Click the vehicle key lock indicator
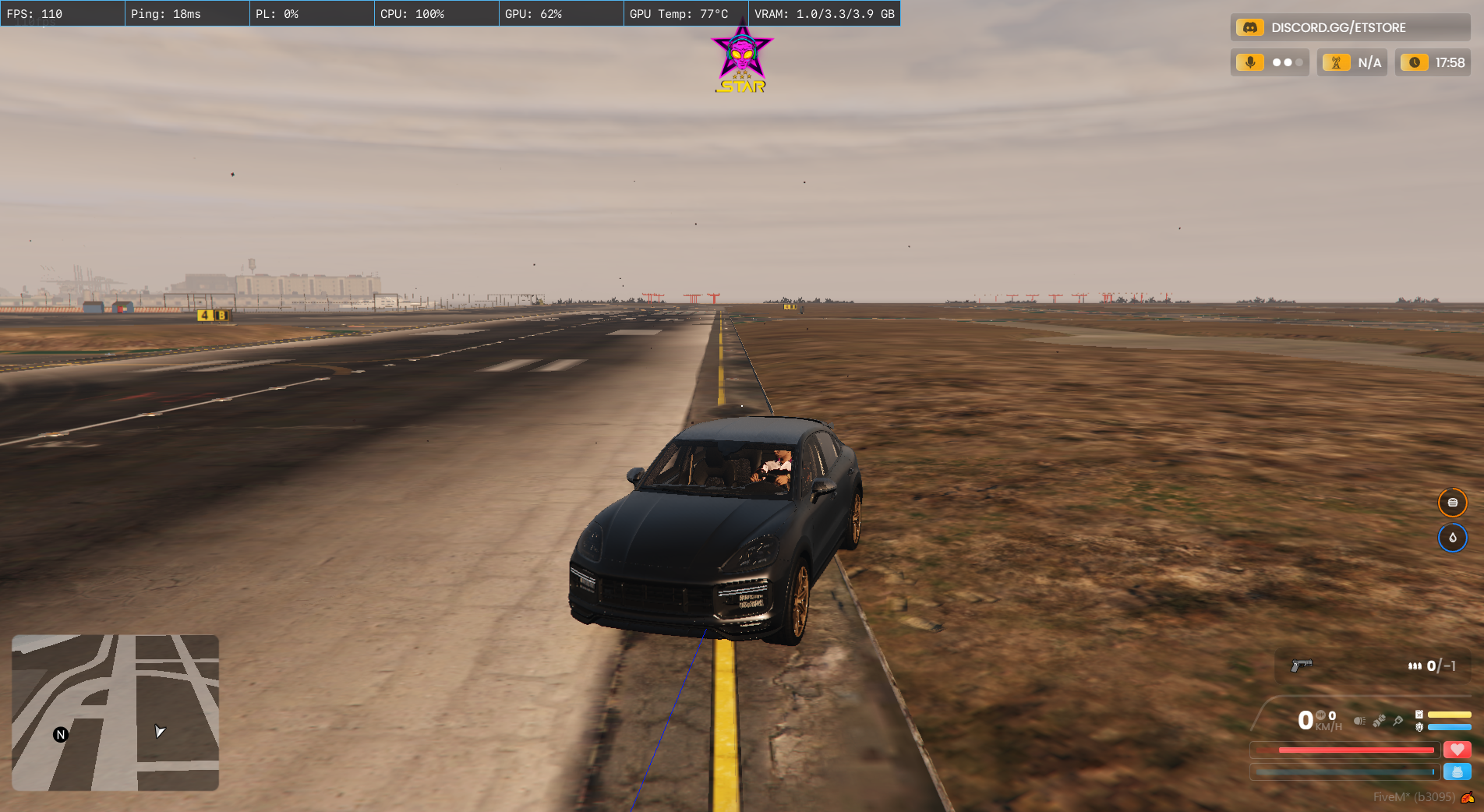The width and height of the screenshot is (1484, 812). (x=1398, y=721)
